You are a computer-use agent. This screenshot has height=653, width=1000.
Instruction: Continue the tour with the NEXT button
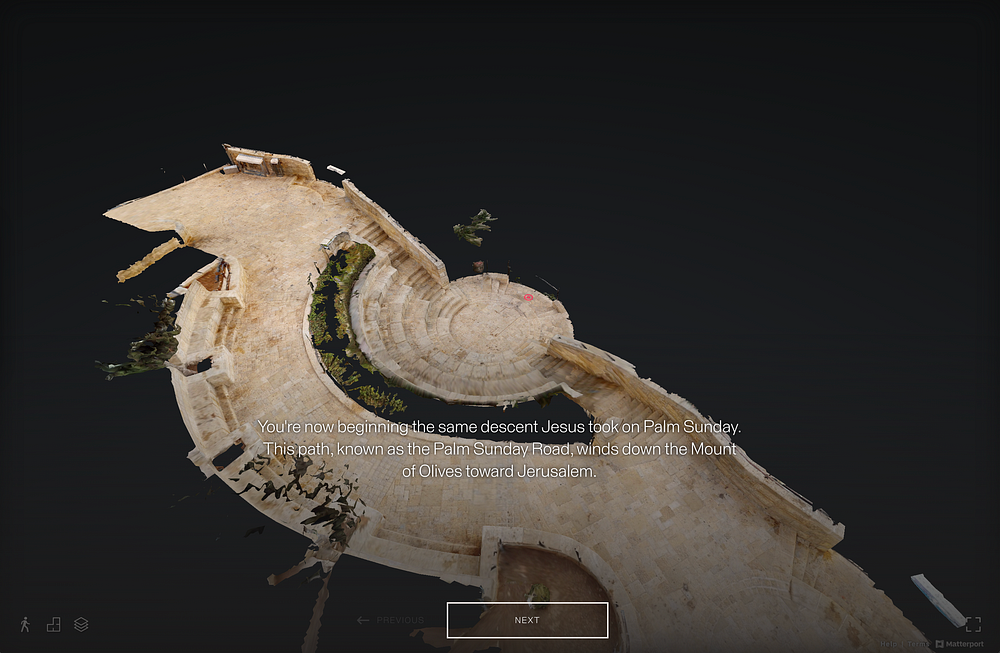coord(527,620)
